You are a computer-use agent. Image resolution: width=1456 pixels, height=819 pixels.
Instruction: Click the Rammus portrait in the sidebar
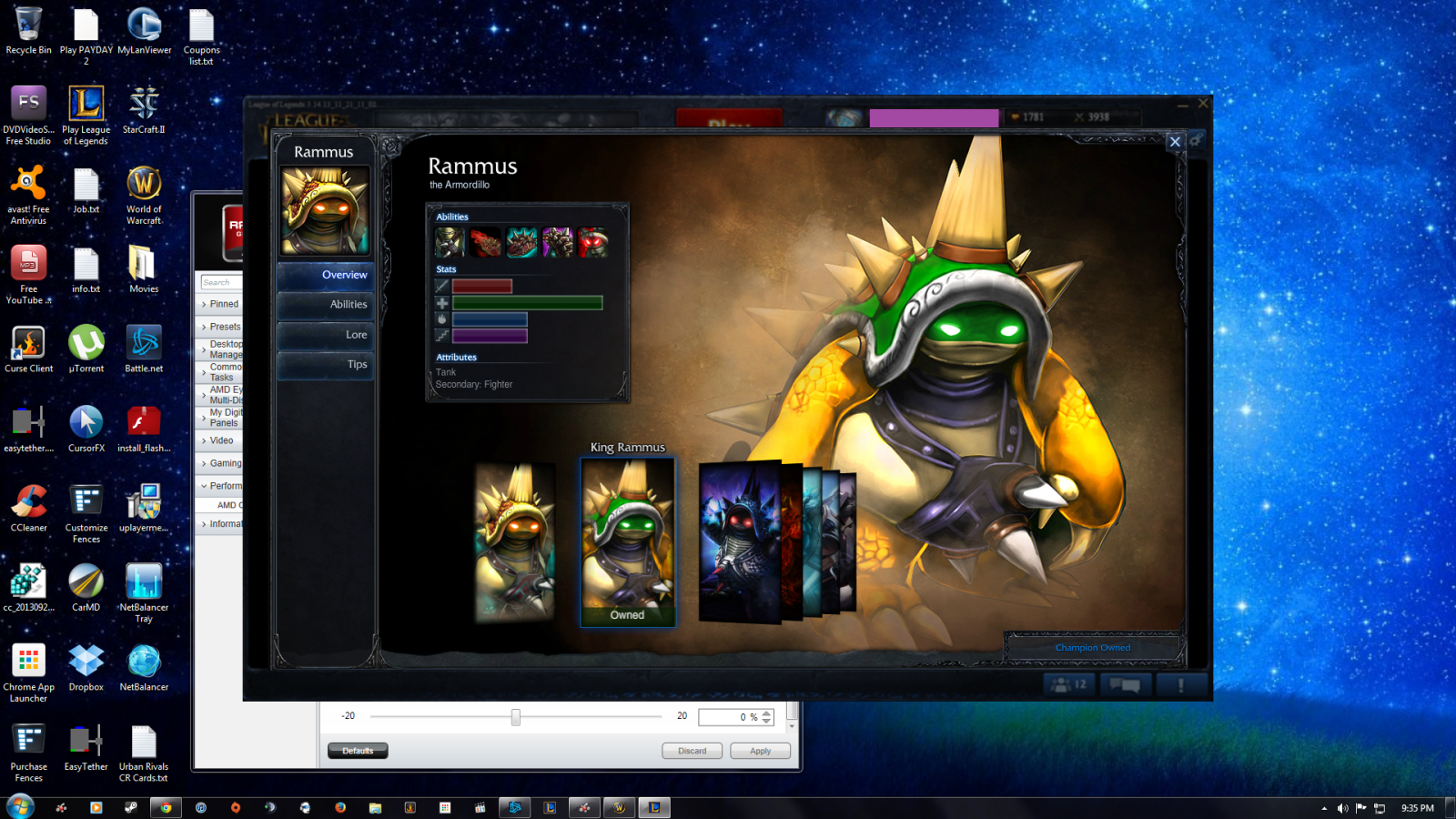pos(325,210)
